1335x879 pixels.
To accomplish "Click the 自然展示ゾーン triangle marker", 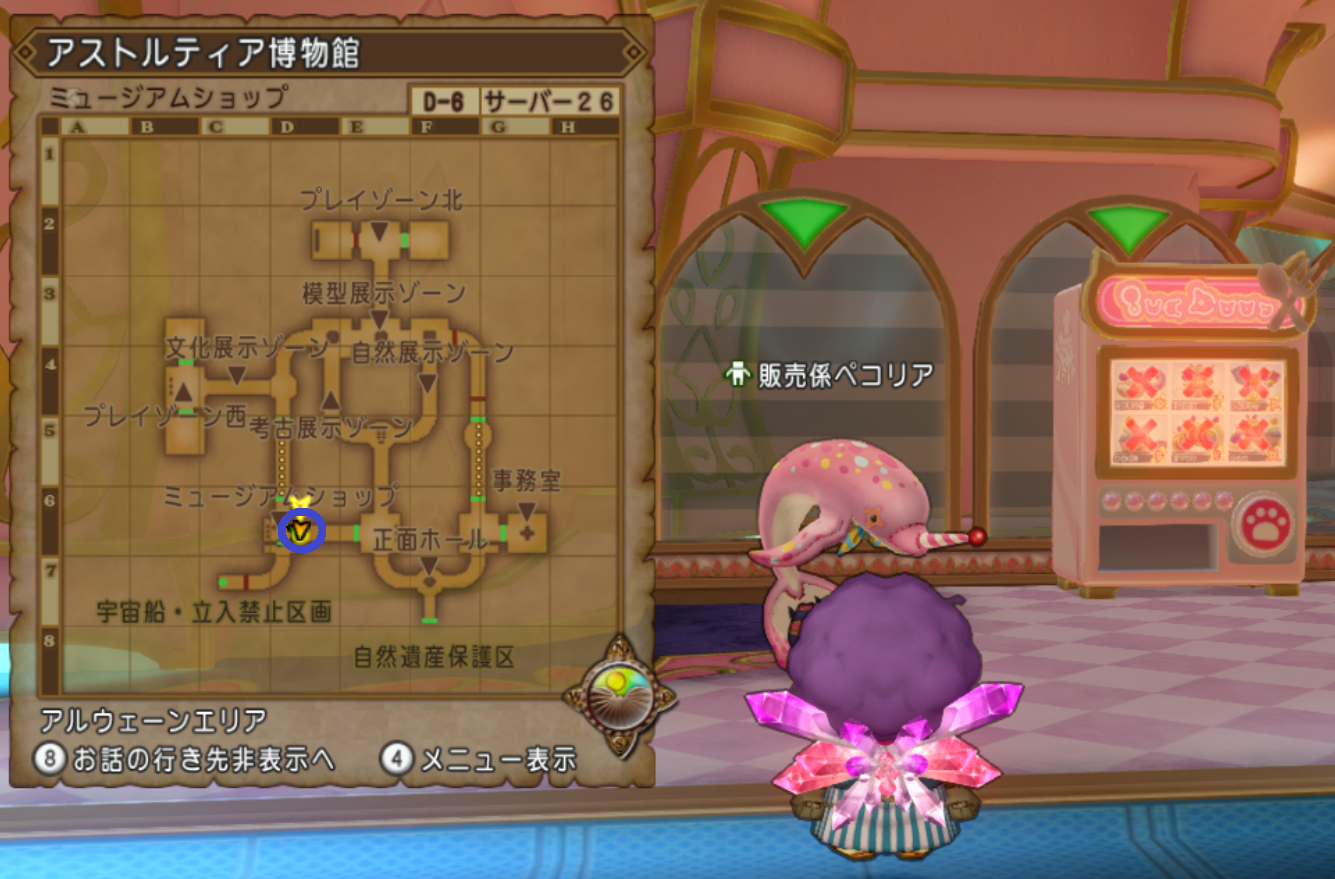I will click(428, 380).
